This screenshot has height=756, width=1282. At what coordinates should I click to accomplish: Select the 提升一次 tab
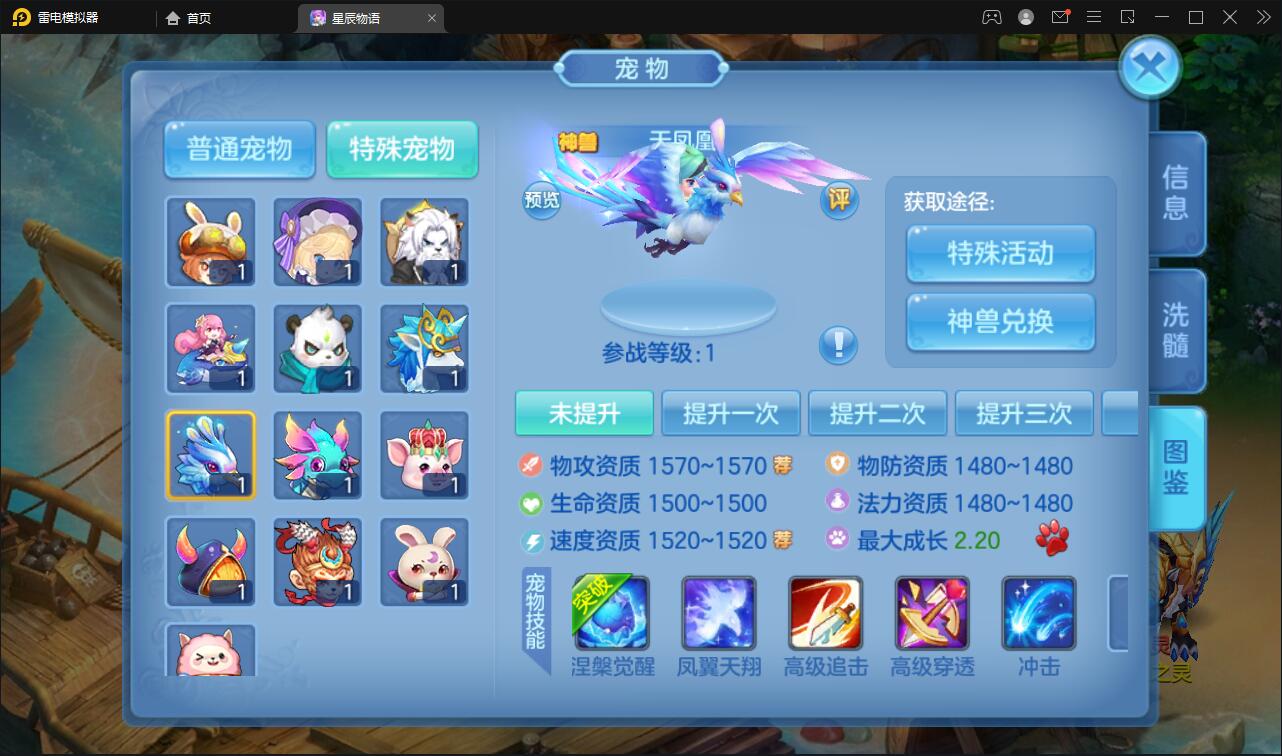click(731, 413)
